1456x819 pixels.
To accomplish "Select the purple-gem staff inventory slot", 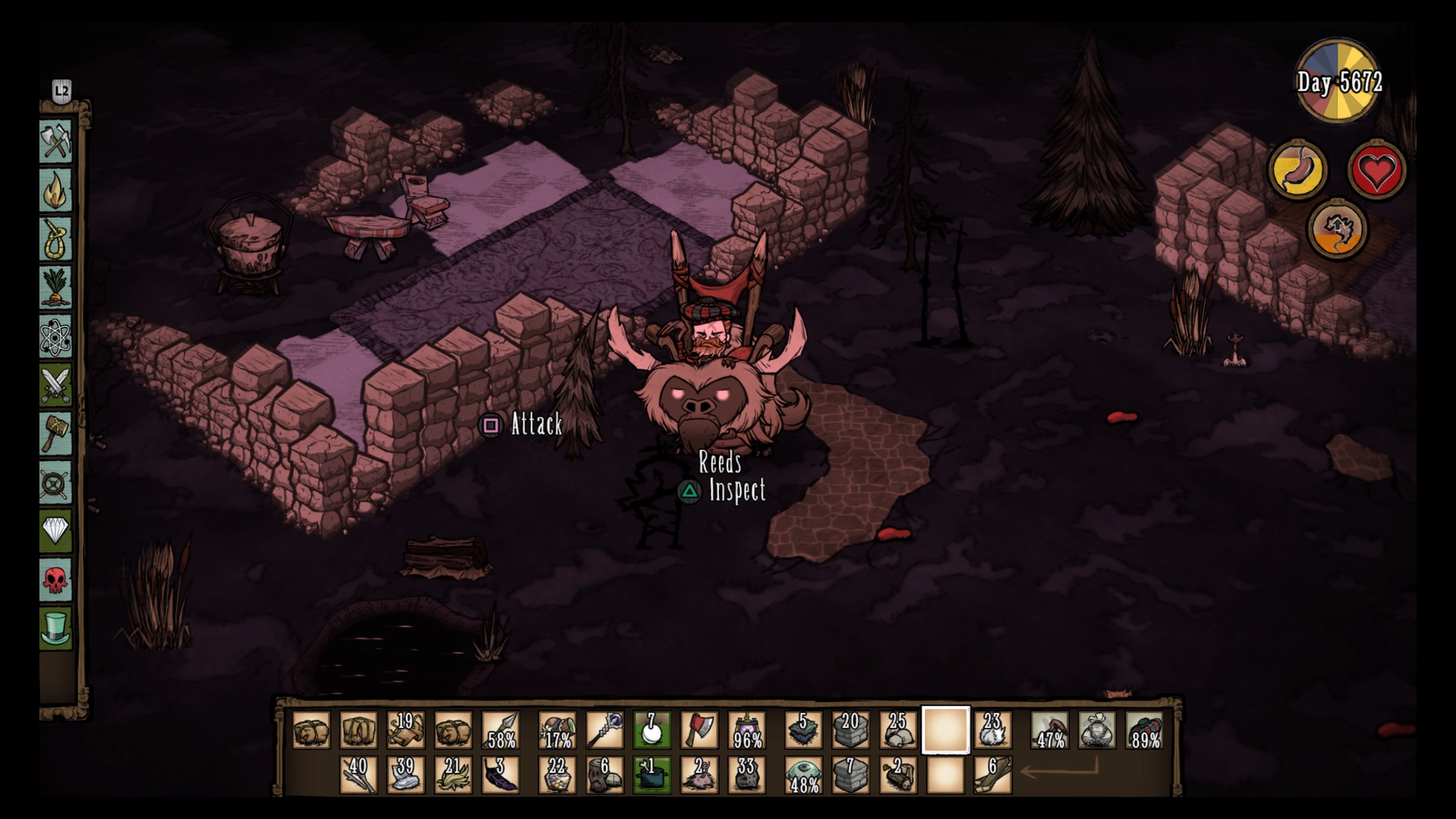I will coord(605,730).
